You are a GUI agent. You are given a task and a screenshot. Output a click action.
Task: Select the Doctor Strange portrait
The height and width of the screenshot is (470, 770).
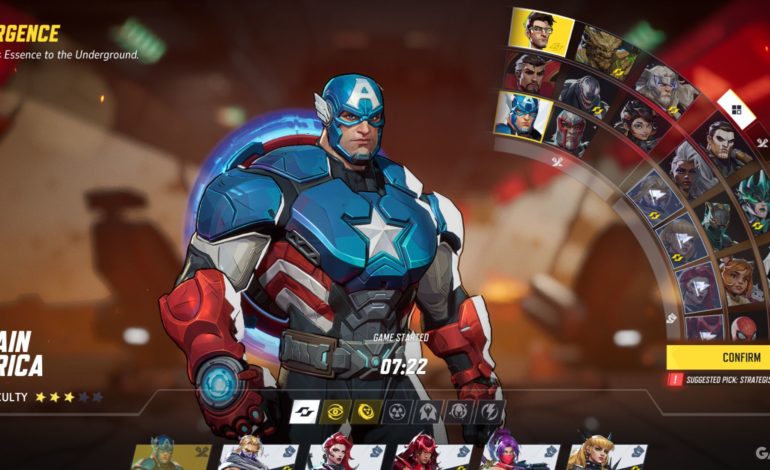click(531, 72)
